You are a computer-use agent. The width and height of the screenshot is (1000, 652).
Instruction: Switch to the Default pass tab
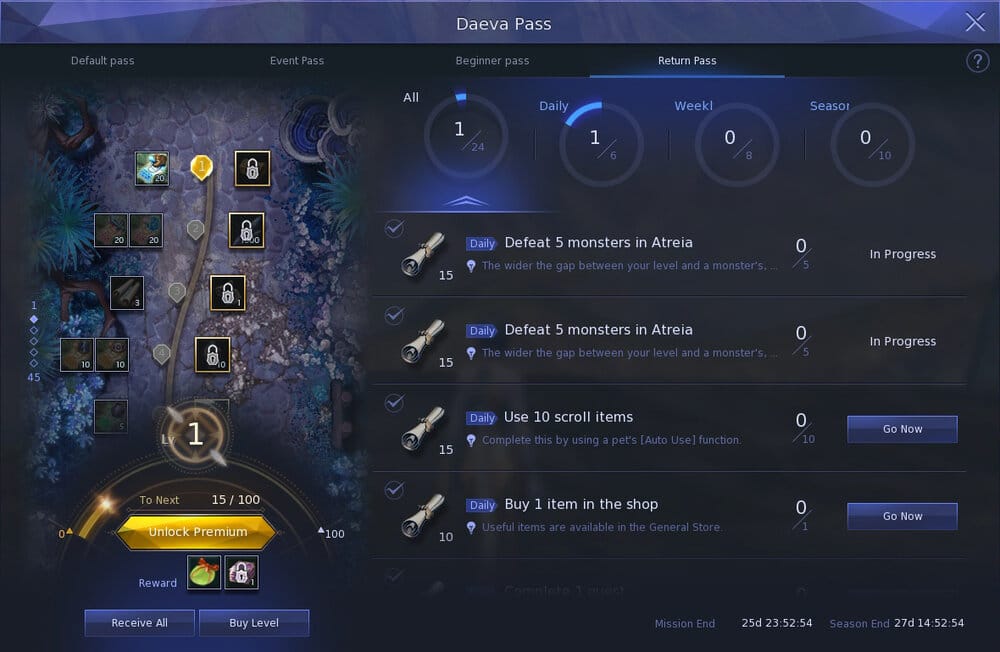(102, 61)
